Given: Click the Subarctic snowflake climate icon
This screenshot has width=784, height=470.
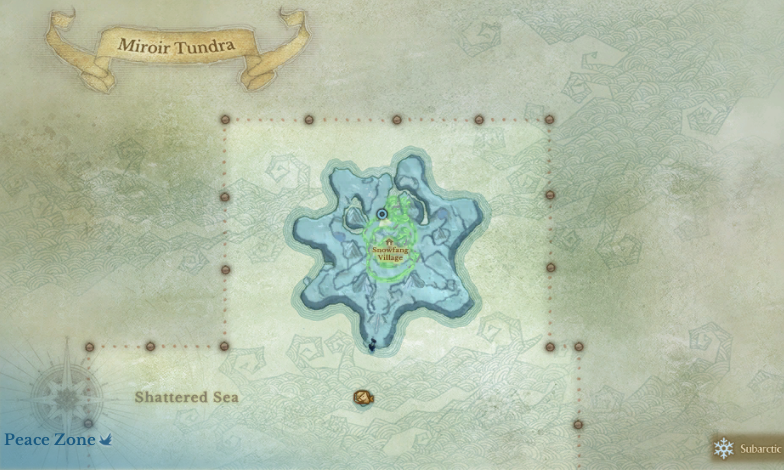Looking at the screenshot, I should click(x=724, y=448).
